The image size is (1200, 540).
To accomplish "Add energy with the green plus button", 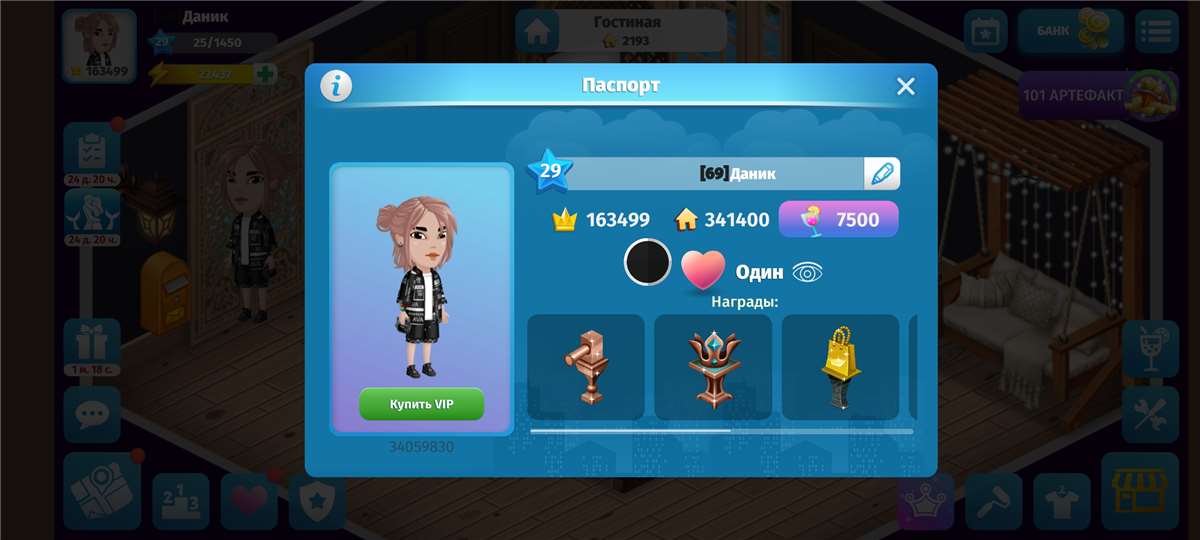I will coord(265,74).
